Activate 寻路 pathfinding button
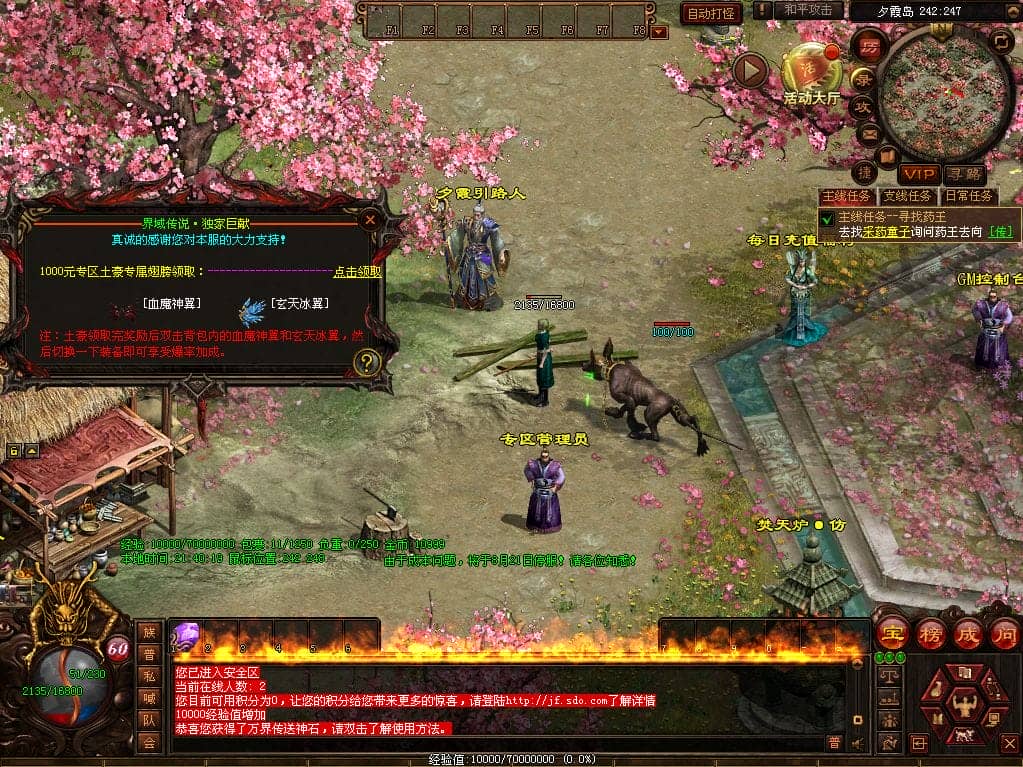Image resolution: width=1023 pixels, height=767 pixels. coord(963,174)
